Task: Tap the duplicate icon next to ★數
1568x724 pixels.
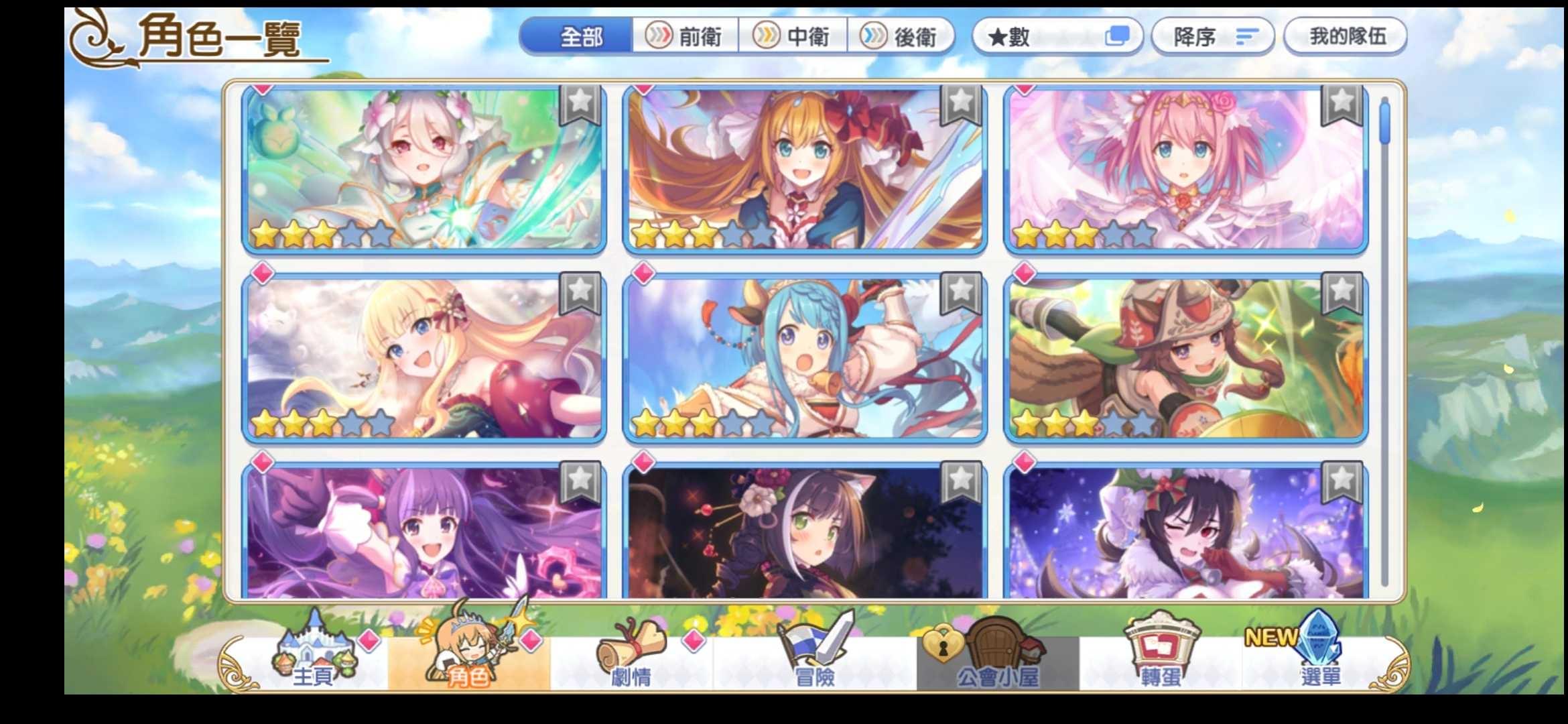Action: point(1116,37)
